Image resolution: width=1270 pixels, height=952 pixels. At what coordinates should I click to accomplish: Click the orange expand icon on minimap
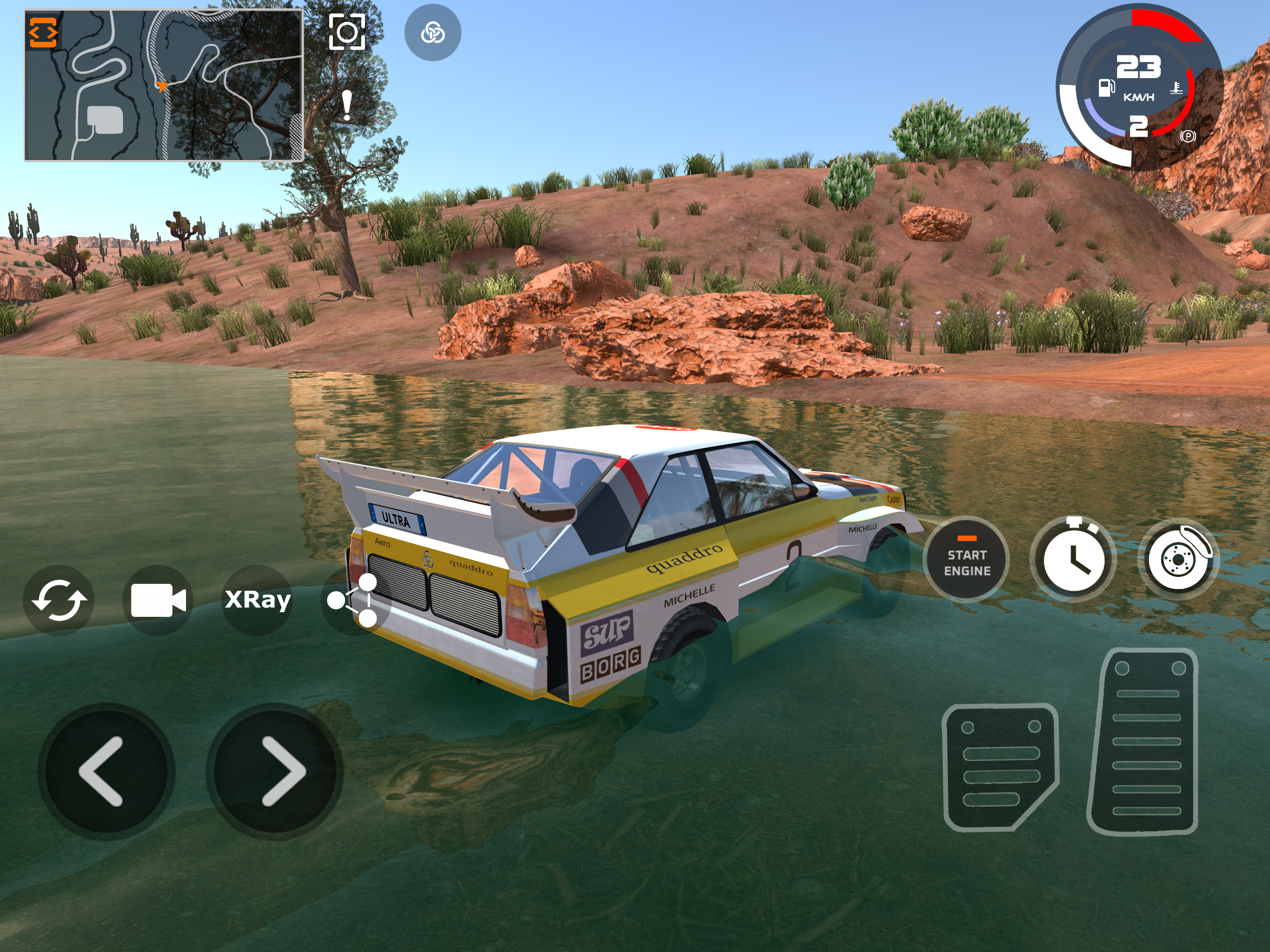pyautogui.click(x=43, y=32)
